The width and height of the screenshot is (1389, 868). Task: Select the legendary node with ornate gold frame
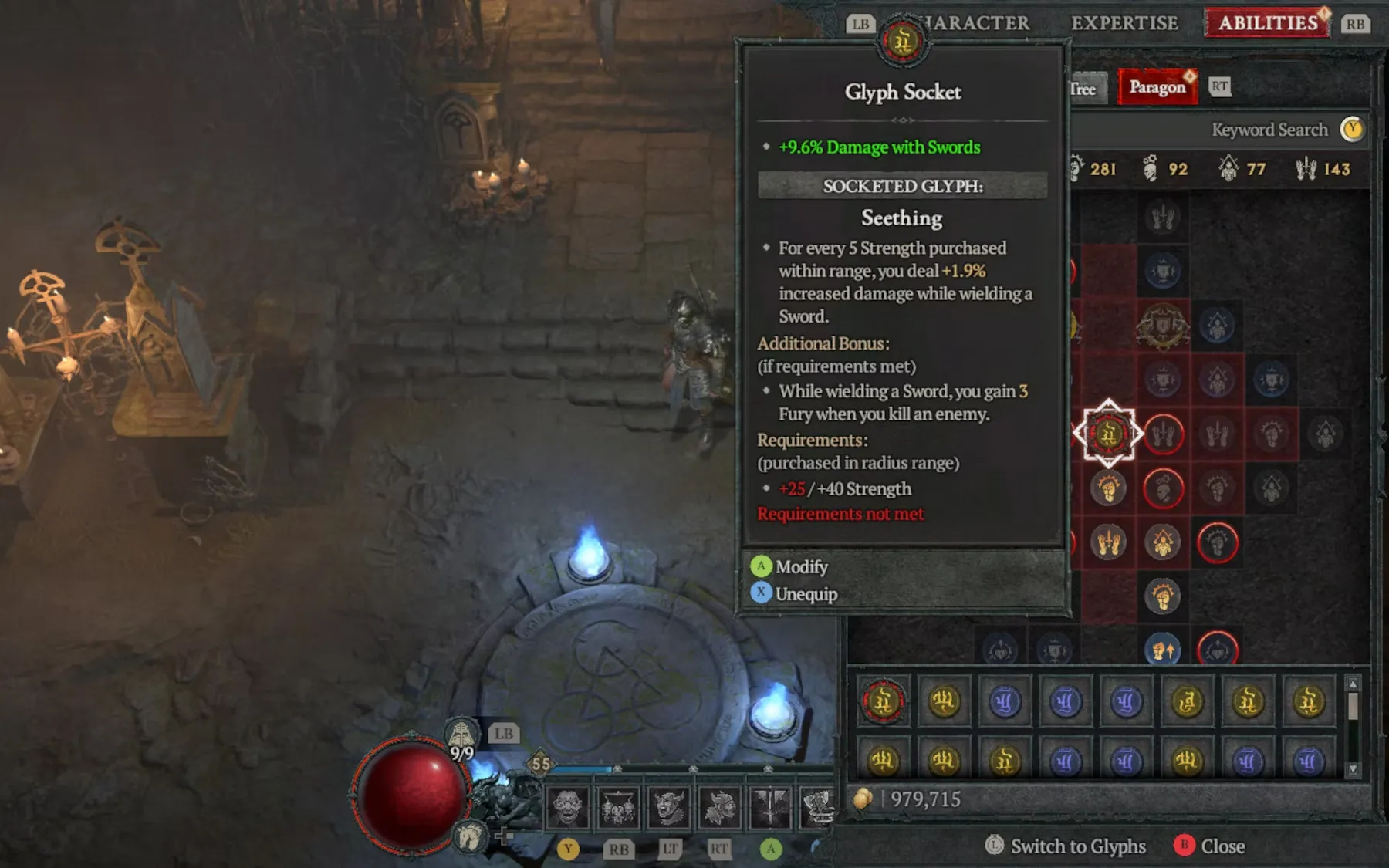1162,326
